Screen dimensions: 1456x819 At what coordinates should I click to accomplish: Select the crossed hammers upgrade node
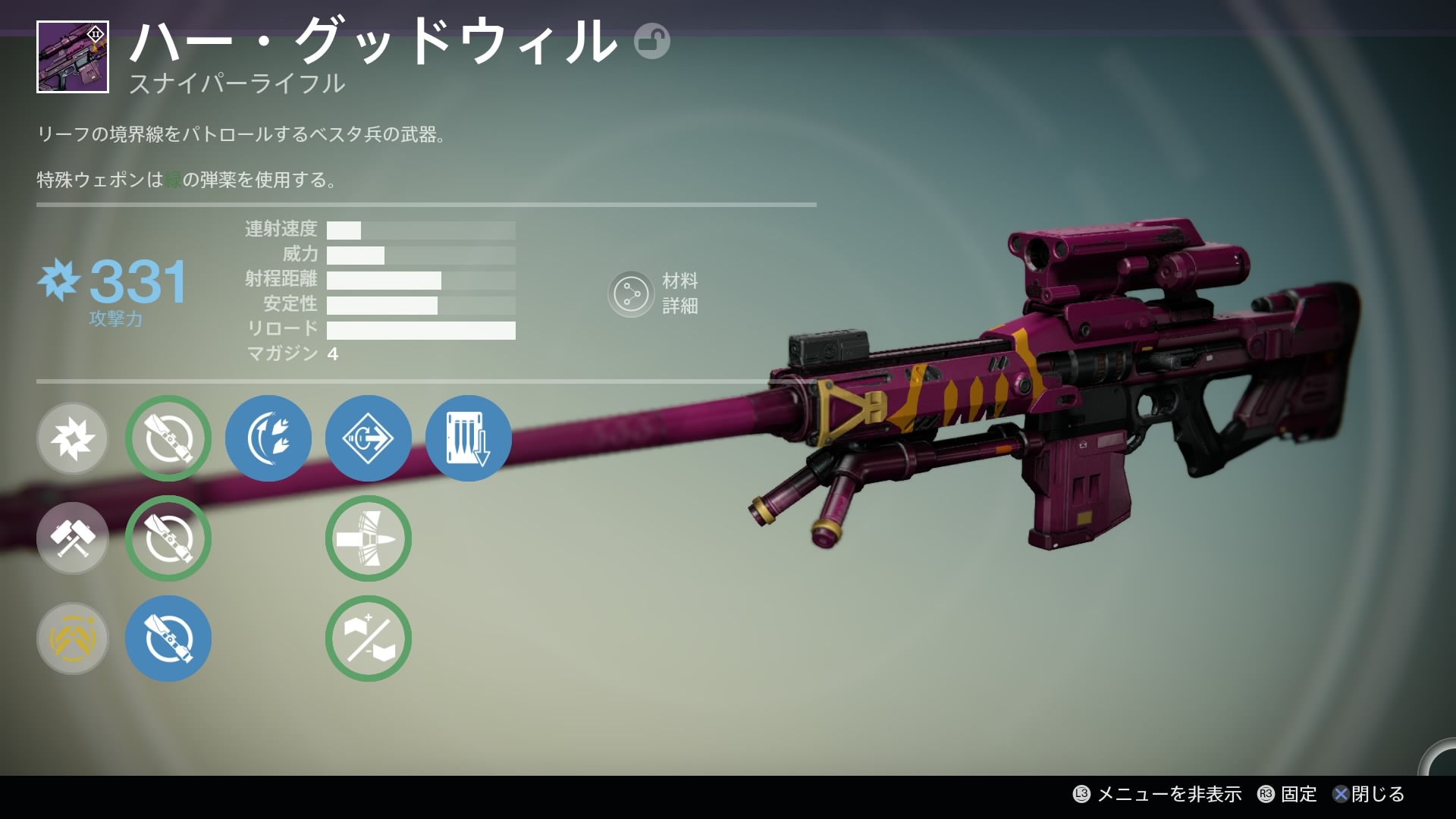point(73,538)
